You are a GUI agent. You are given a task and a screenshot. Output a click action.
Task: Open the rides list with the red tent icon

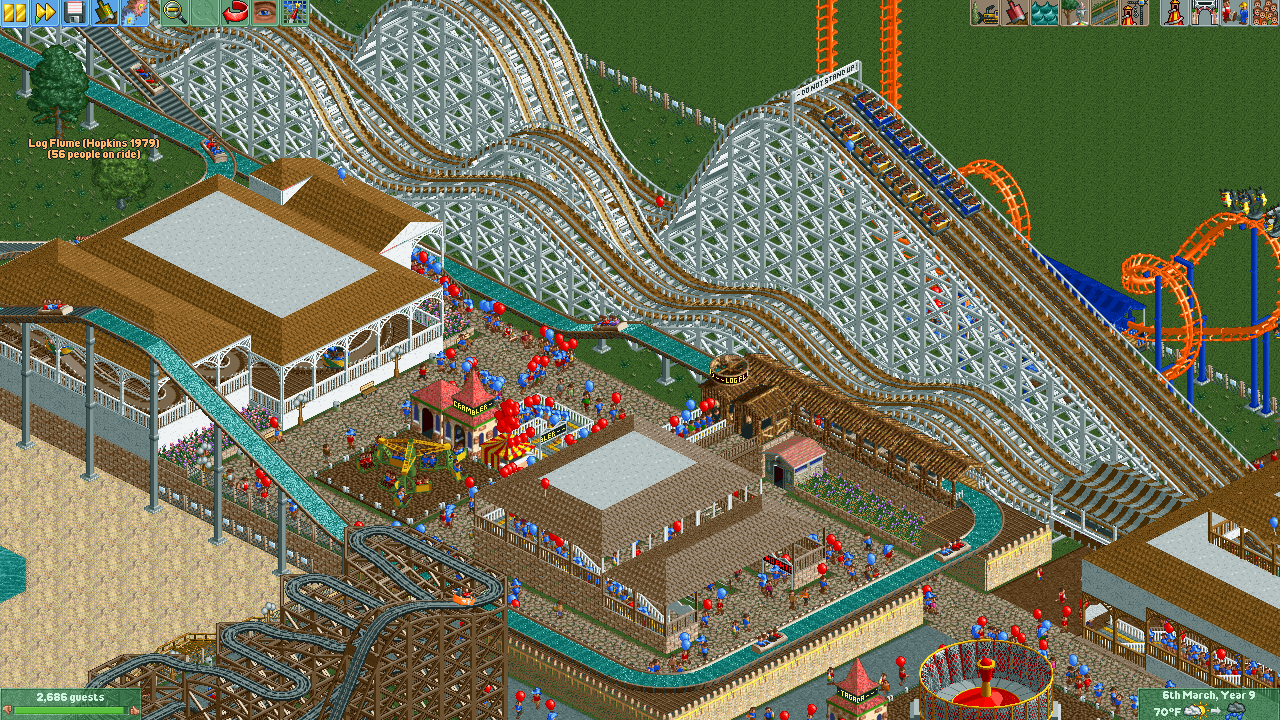tap(1175, 12)
